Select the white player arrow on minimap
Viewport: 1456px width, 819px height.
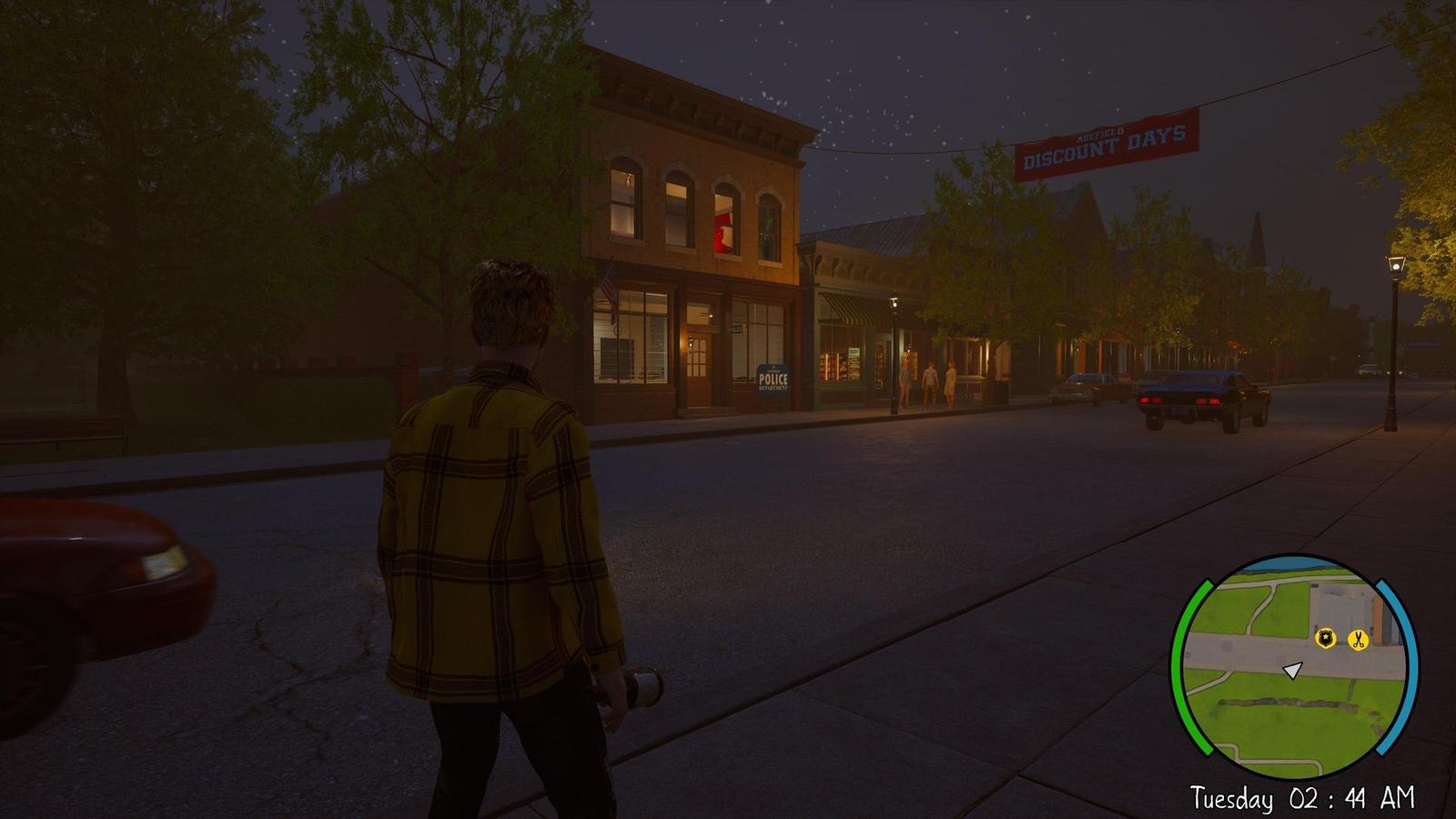point(1292,671)
